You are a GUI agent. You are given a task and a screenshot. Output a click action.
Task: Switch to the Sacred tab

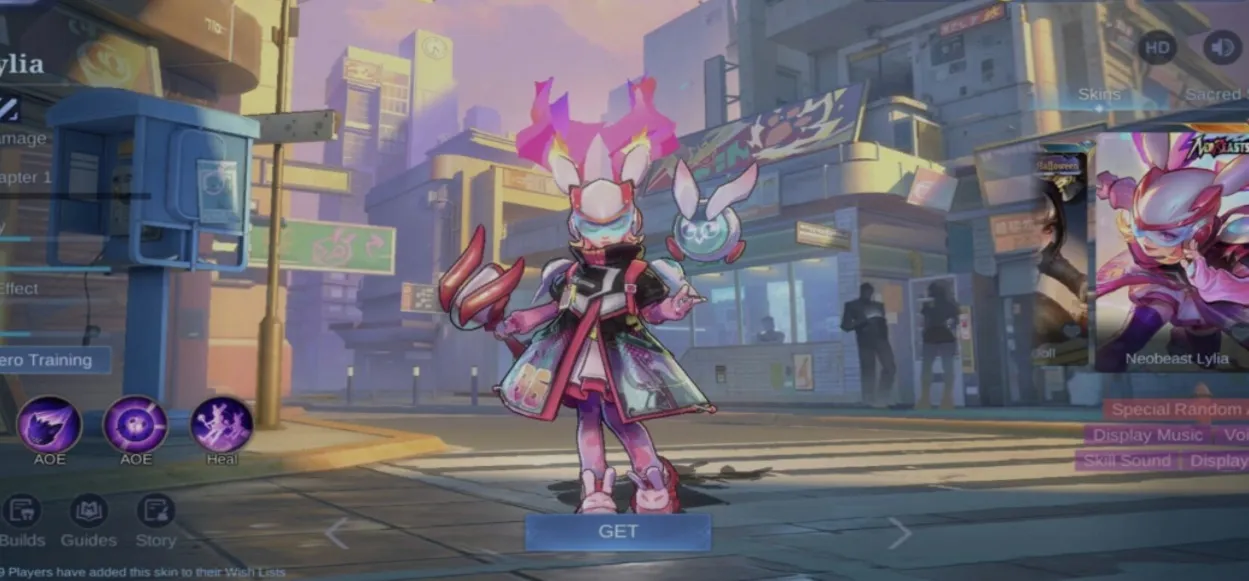click(1215, 95)
